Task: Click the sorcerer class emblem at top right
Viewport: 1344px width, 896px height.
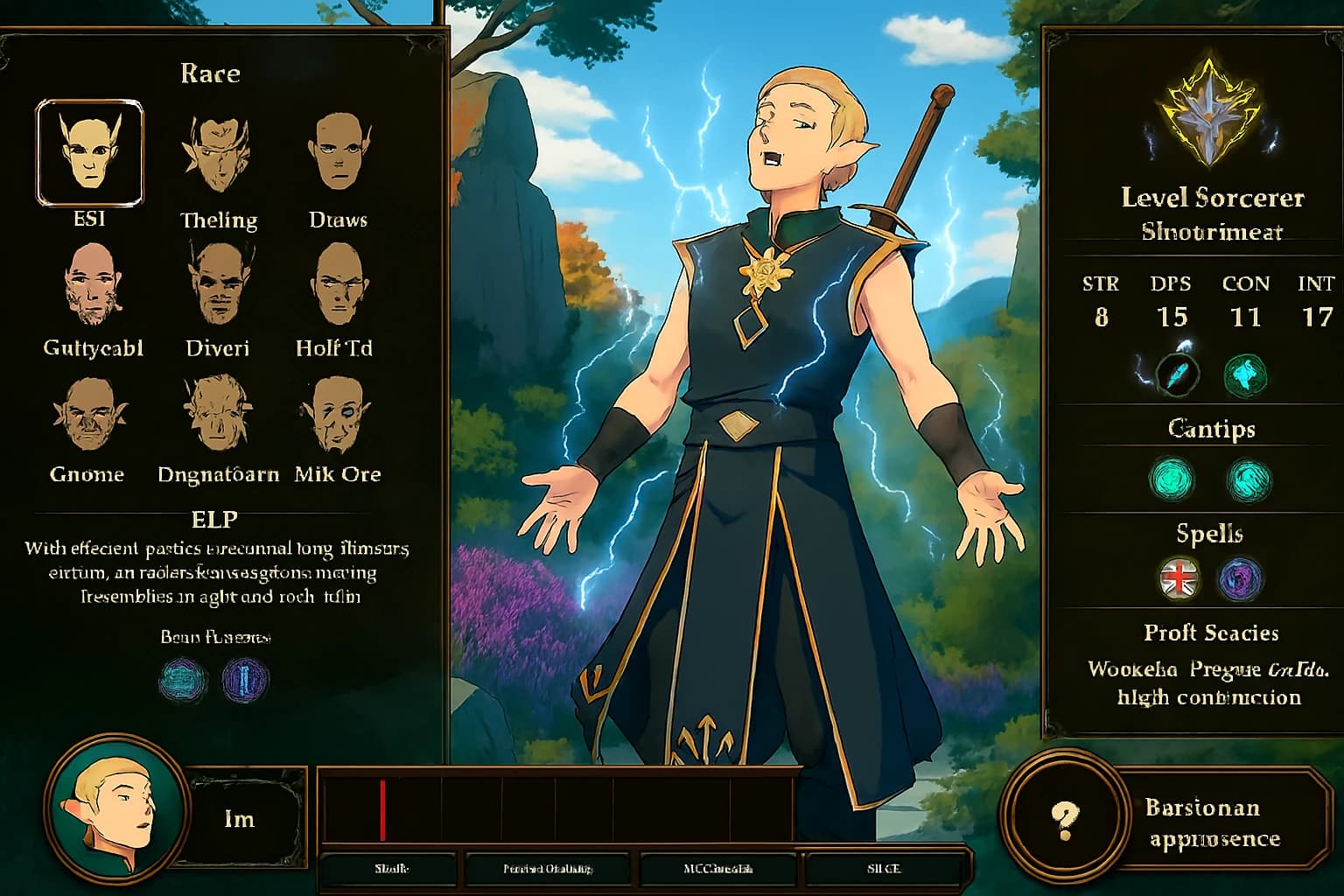Action: (x=1207, y=114)
